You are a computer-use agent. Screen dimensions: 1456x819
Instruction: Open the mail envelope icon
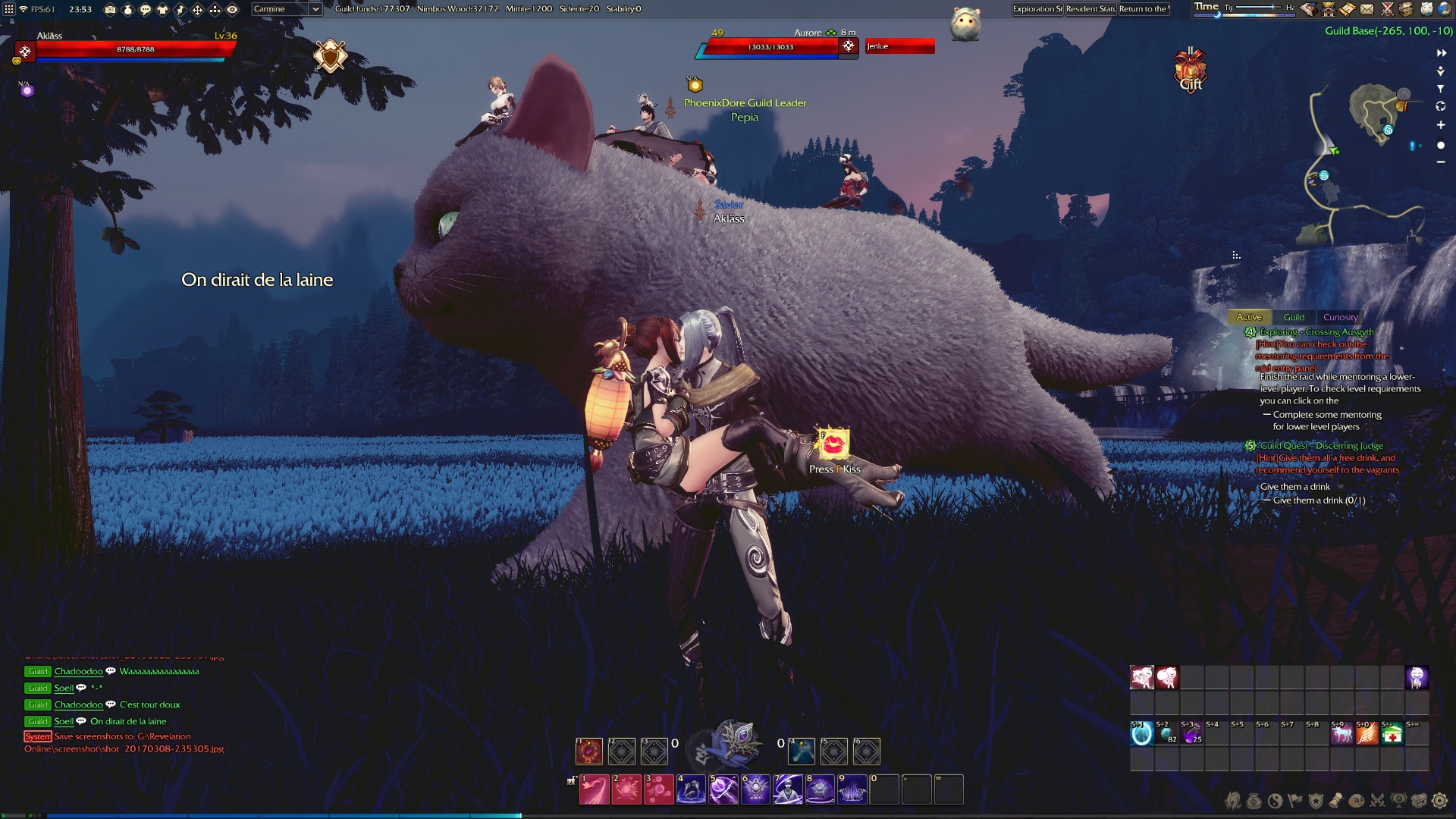[1367, 9]
